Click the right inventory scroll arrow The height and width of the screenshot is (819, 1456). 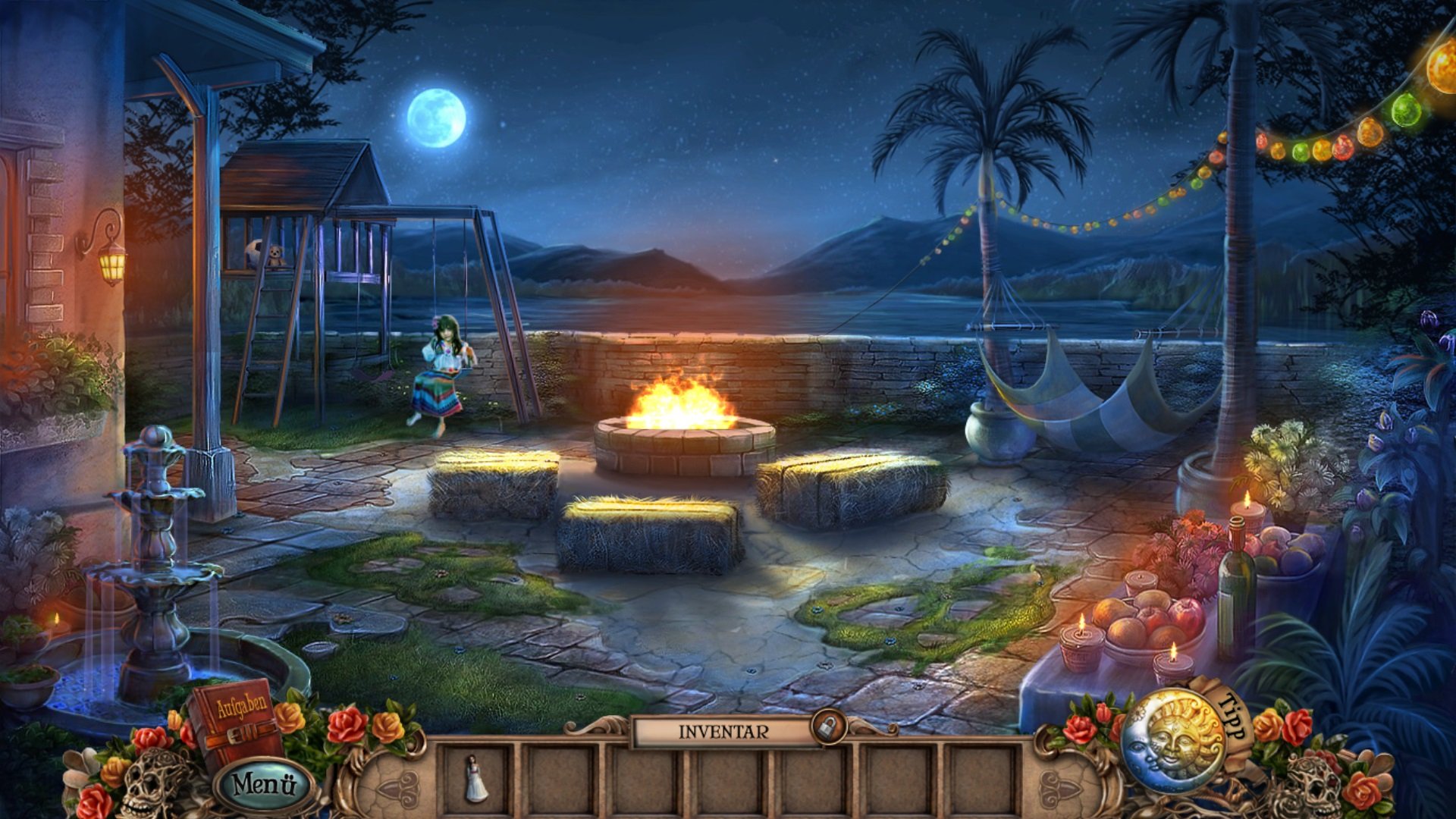click(x=1059, y=786)
